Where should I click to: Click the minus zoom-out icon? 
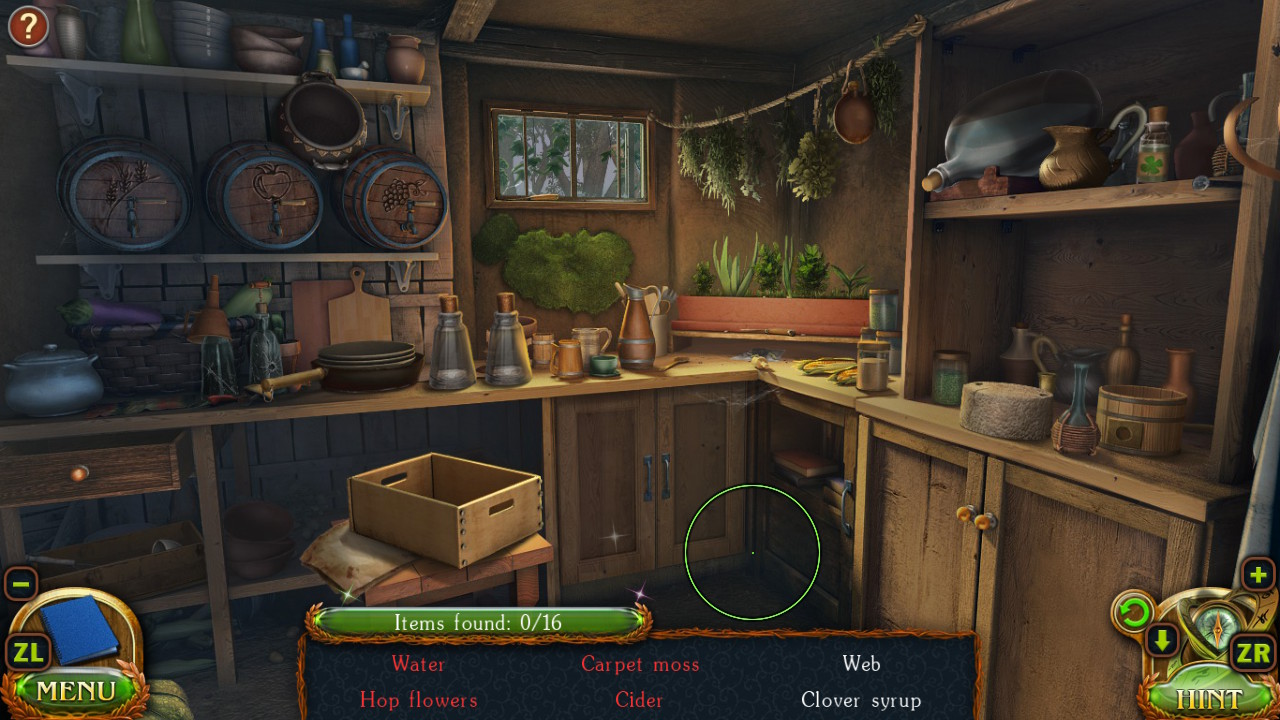pyautogui.click(x=20, y=583)
